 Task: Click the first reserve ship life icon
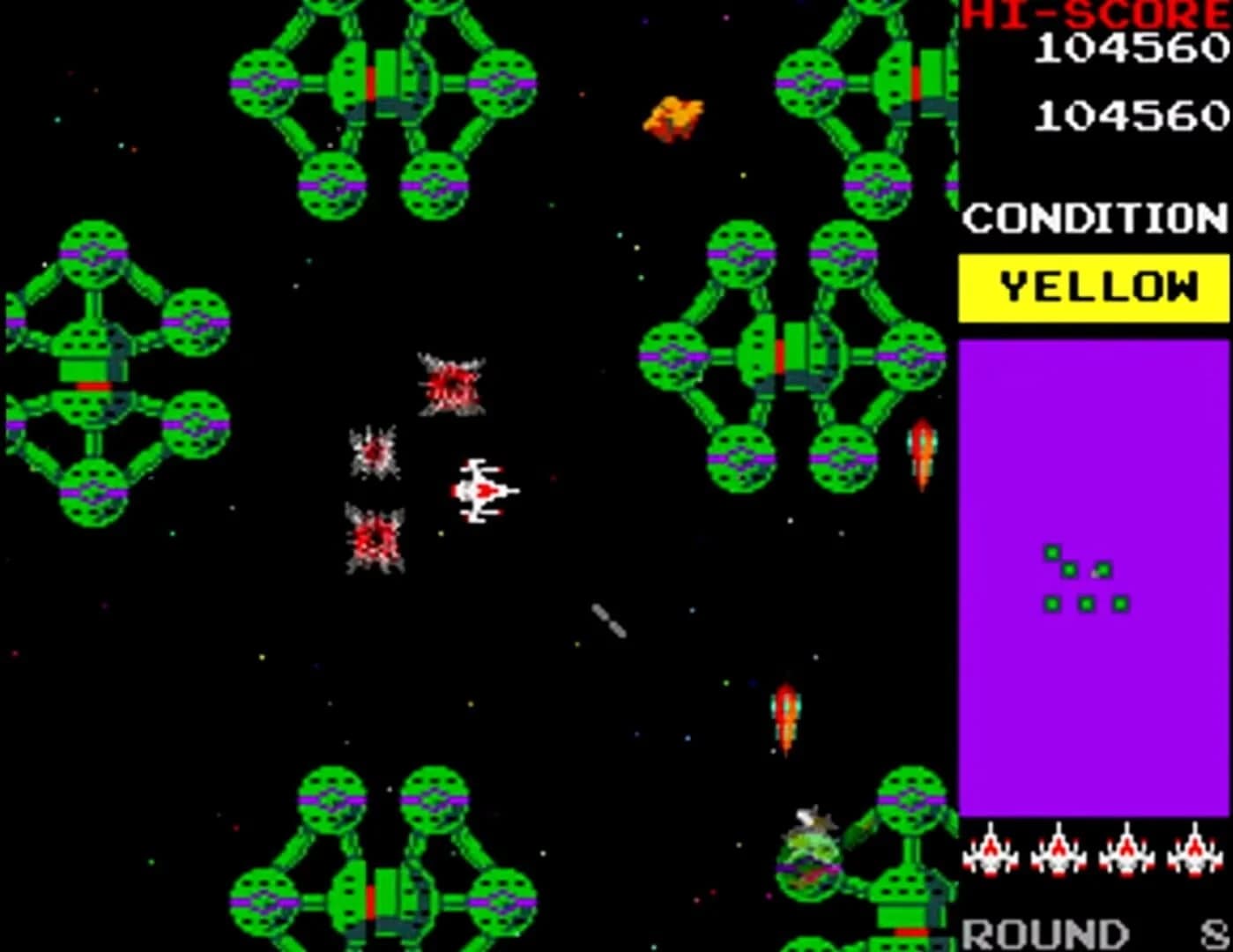point(990,853)
